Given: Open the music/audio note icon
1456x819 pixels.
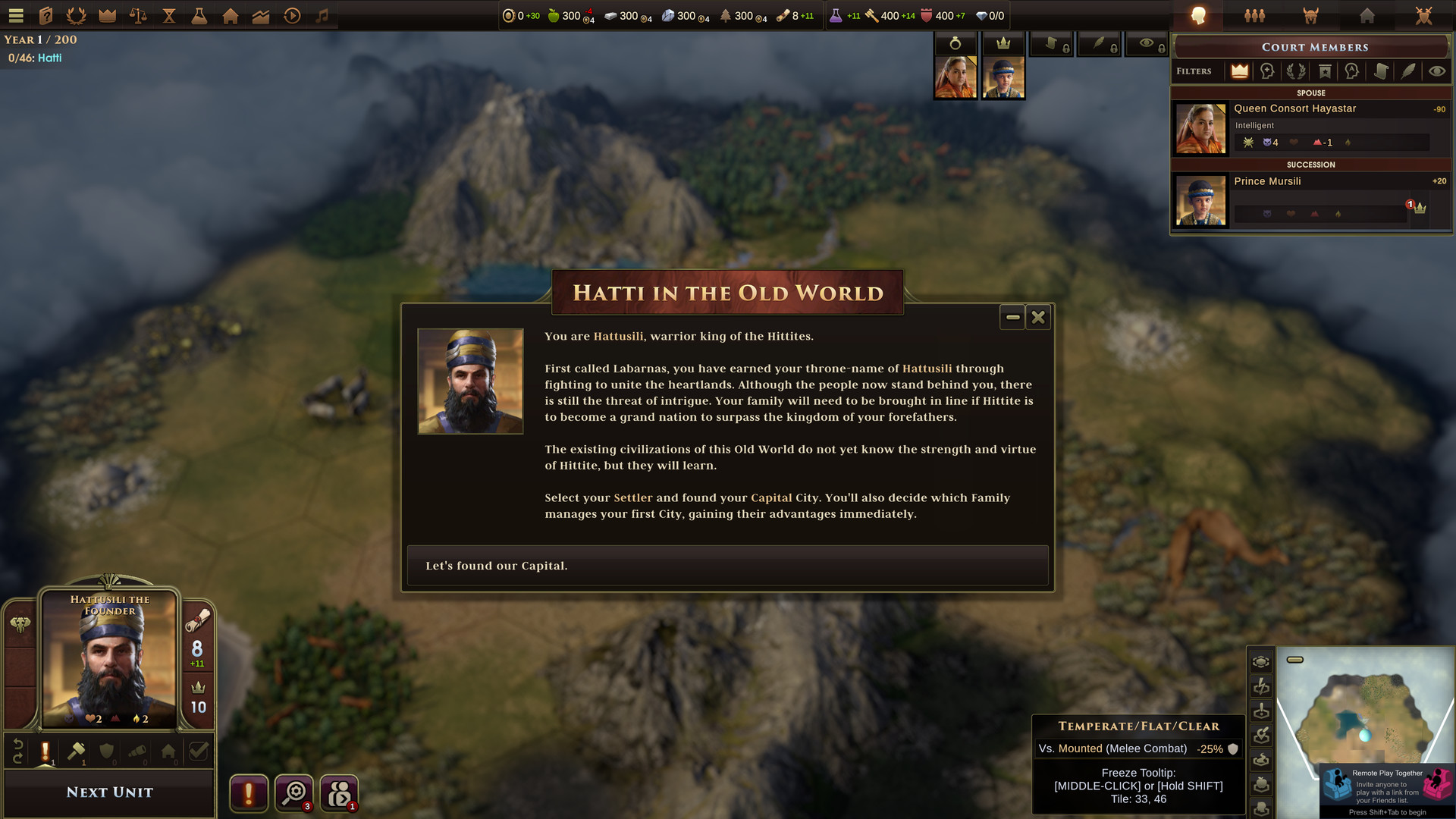Looking at the screenshot, I should click(321, 15).
